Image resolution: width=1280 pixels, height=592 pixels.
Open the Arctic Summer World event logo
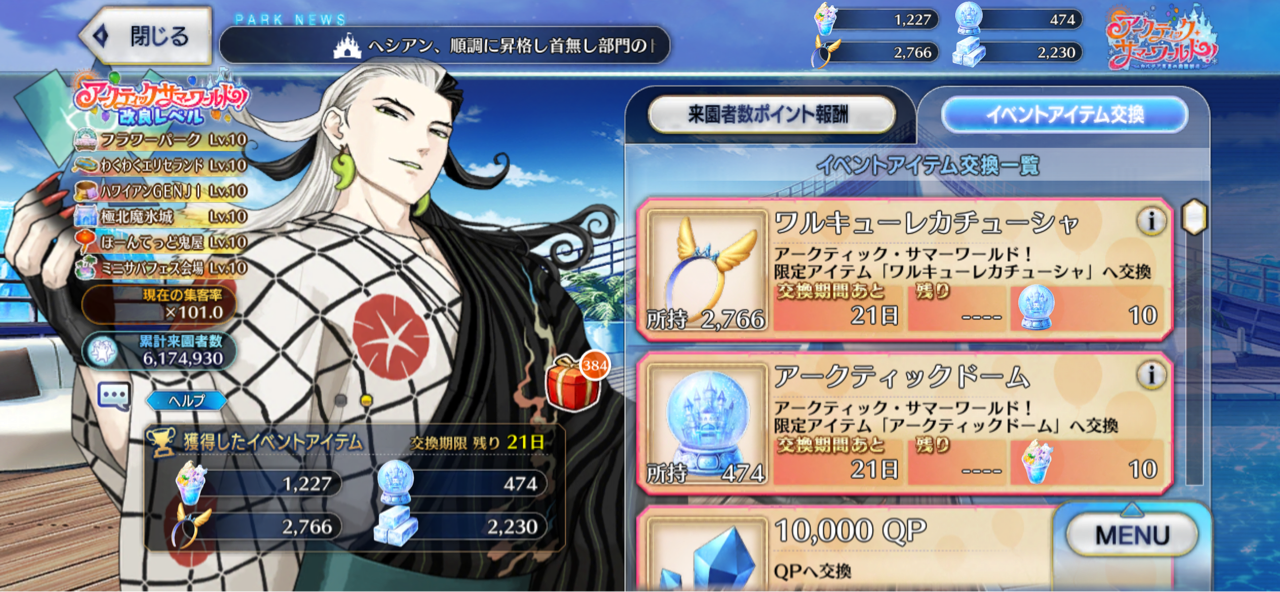1162,40
